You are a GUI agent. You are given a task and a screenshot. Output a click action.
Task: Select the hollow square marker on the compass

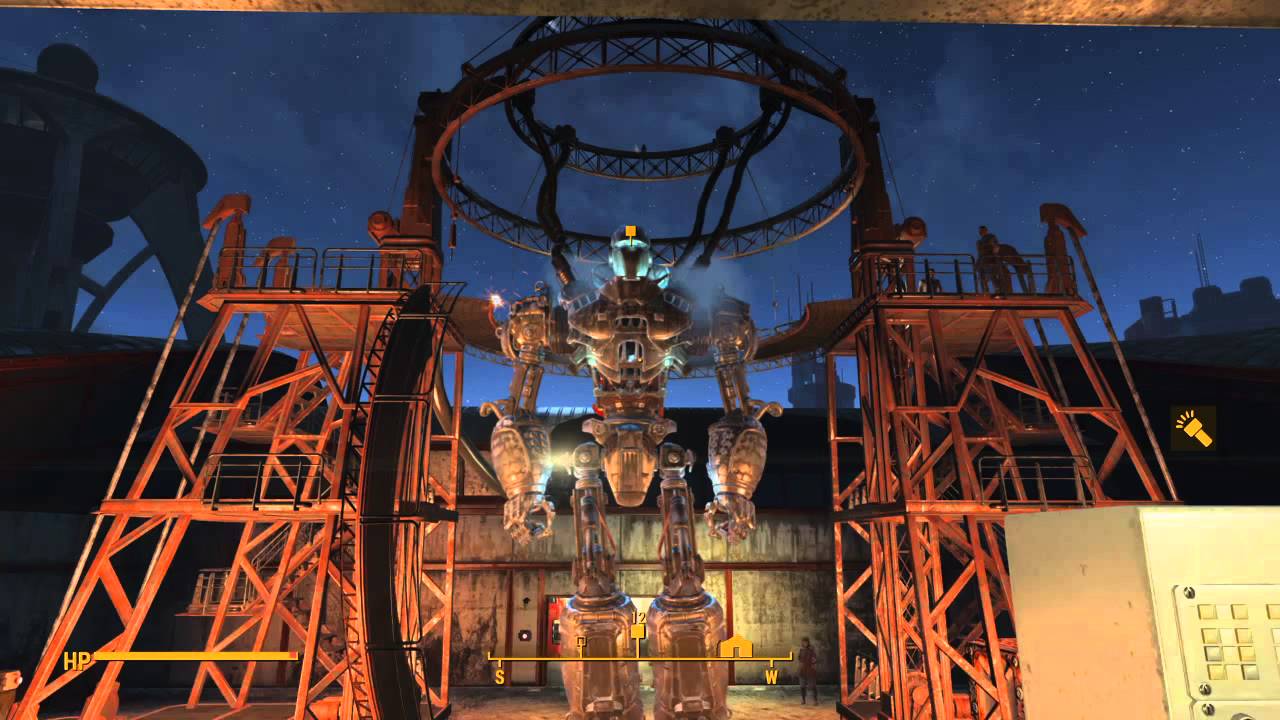581,641
